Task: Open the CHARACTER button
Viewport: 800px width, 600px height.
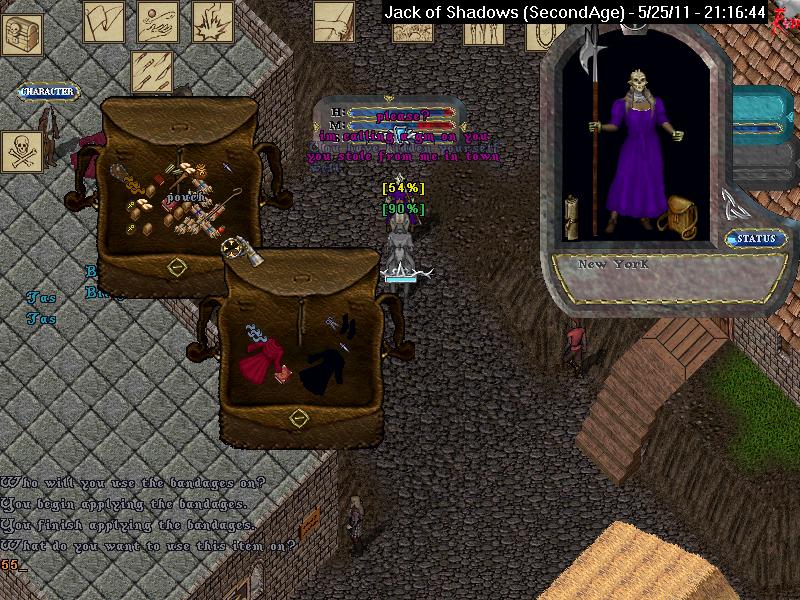Action: (48, 92)
